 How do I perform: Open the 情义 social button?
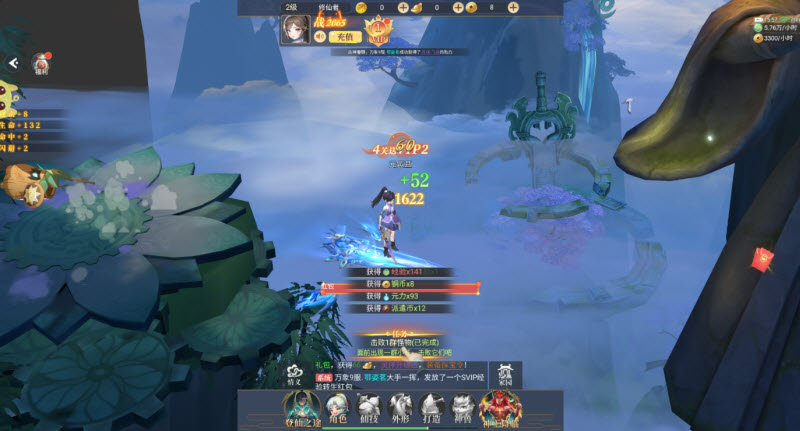294,374
